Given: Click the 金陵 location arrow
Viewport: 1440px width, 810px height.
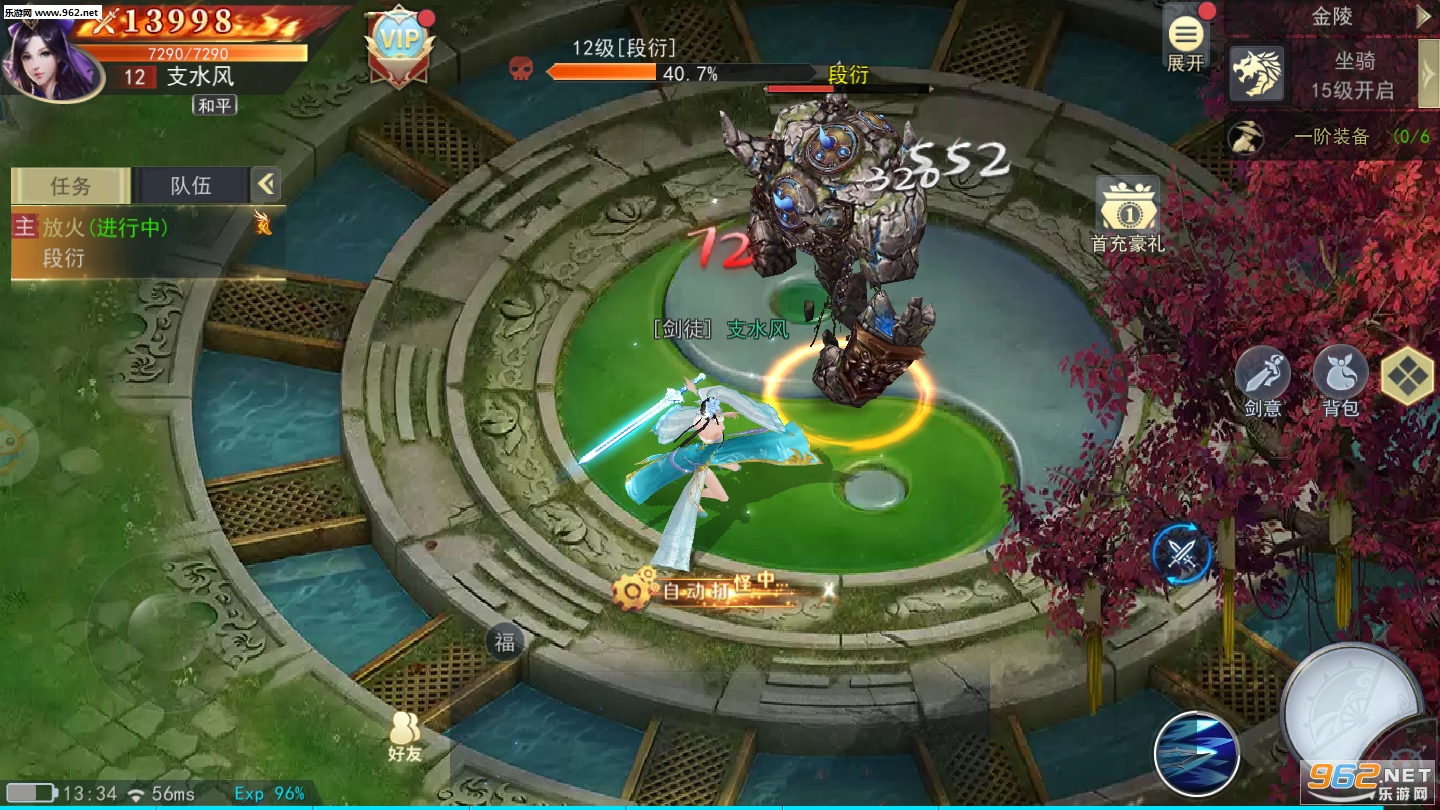Looking at the screenshot, I should tap(1424, 17).
